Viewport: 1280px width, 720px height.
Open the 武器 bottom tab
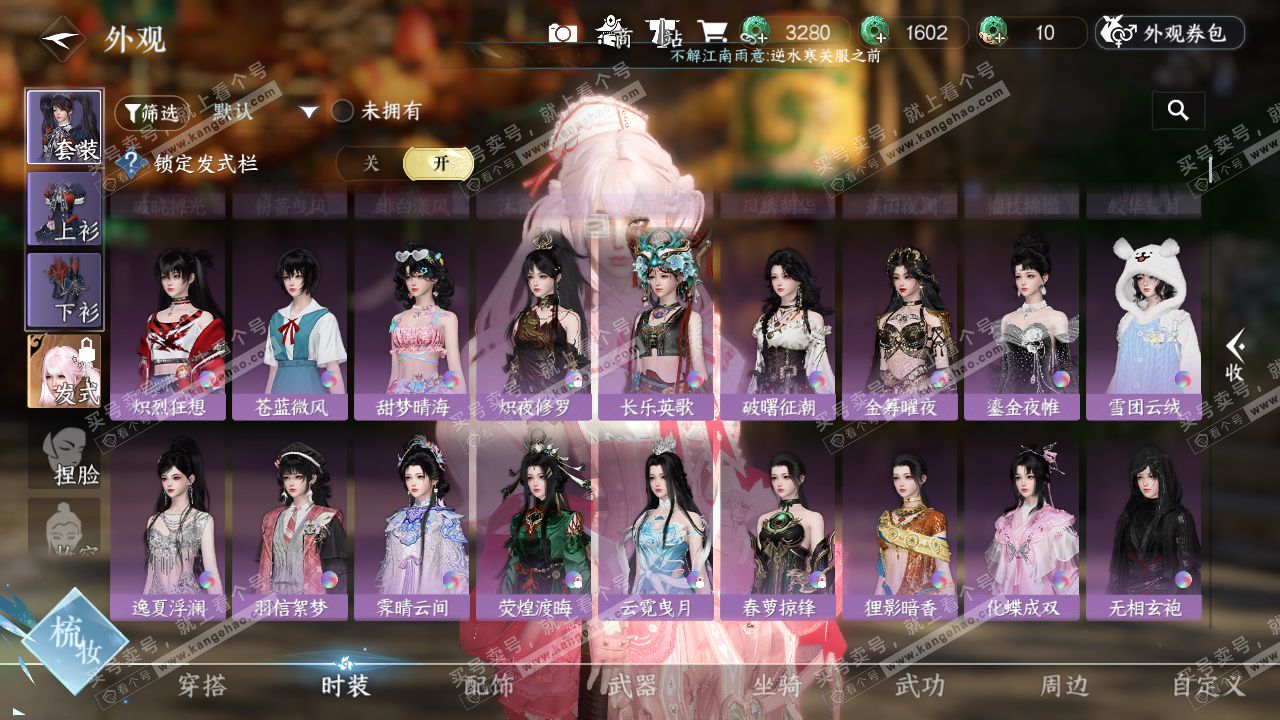tap(632, 686)
